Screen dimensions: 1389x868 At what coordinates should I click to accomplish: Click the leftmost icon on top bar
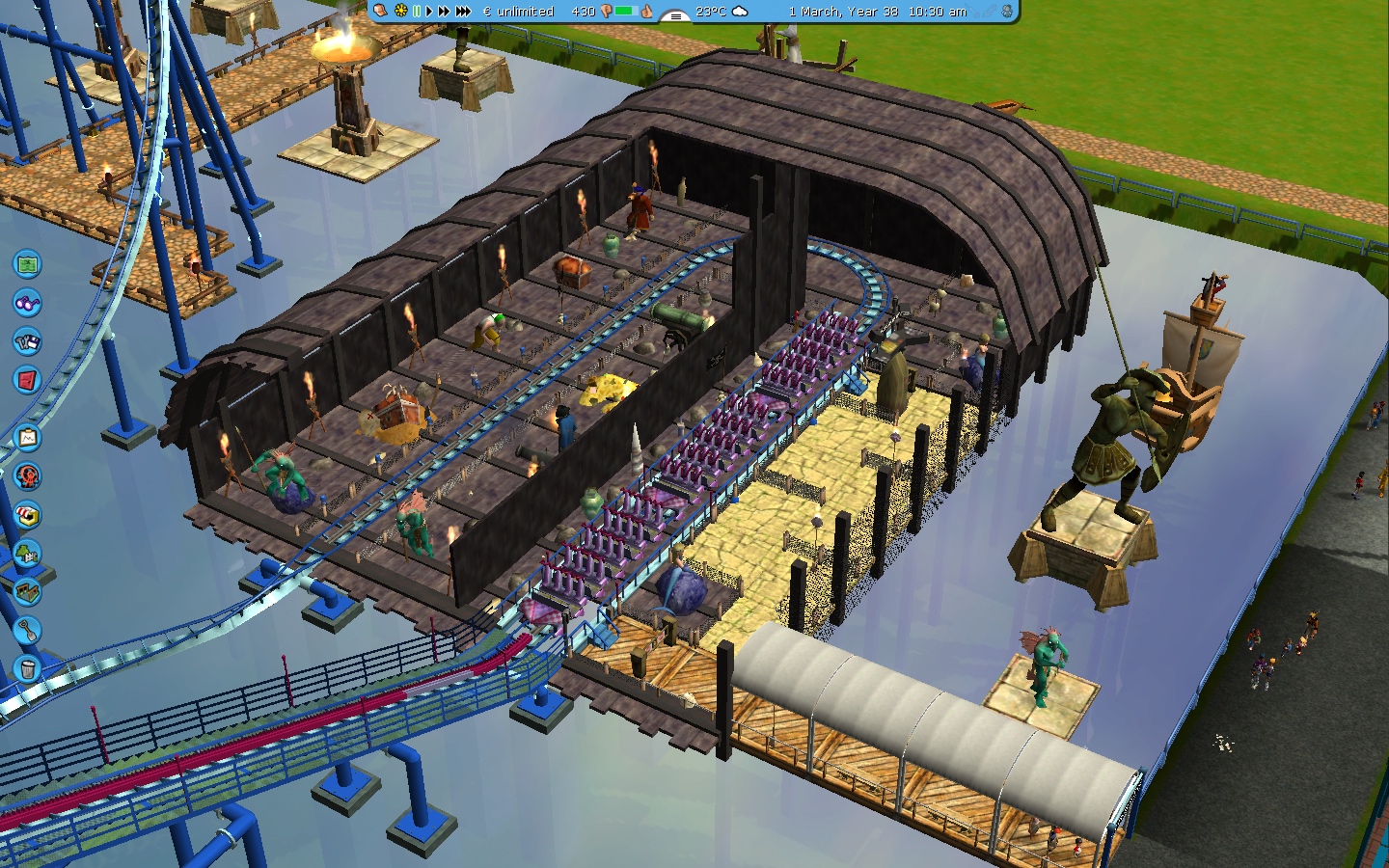(x=382, y=11)
